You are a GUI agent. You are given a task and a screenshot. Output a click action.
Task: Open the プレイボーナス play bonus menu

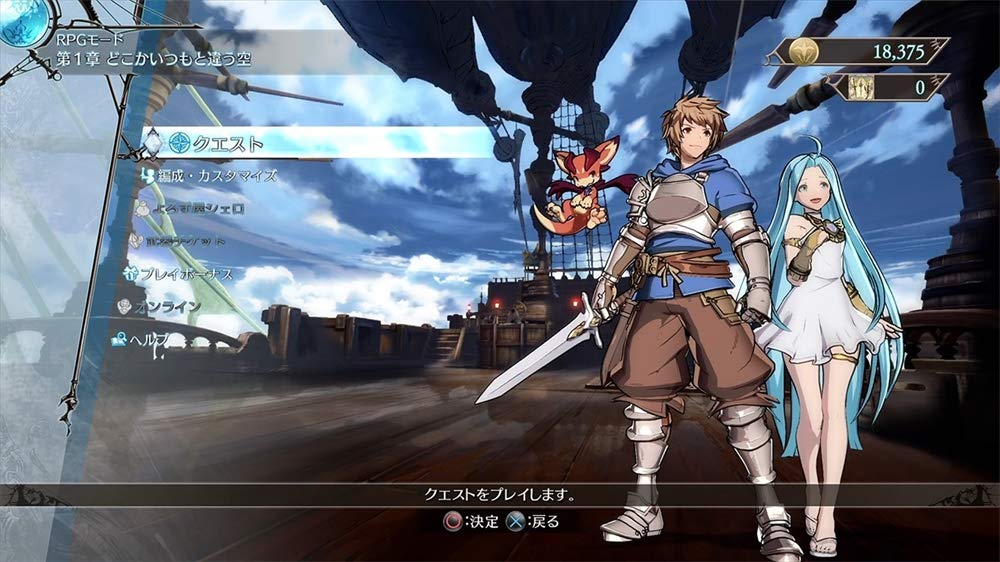click(x=185, y=272)
